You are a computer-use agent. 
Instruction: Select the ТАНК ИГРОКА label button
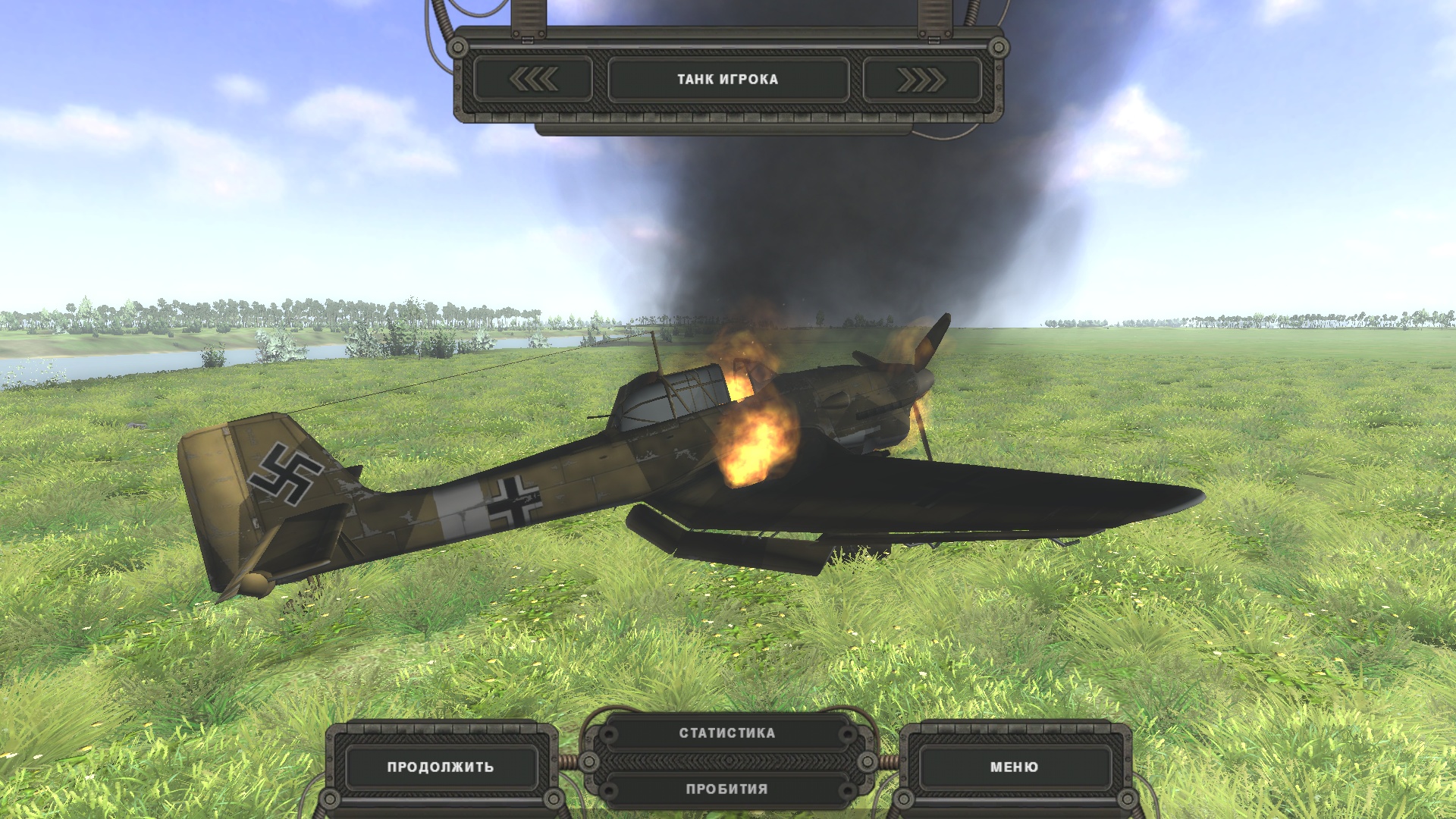[728, 79]
